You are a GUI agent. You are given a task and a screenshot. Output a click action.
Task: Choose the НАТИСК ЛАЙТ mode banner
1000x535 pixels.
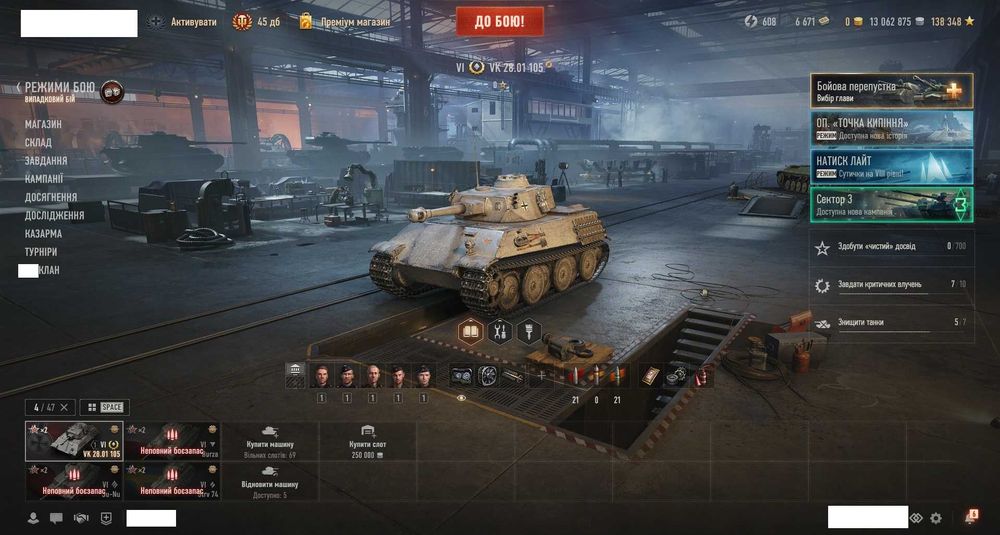(x=890, y=165)
